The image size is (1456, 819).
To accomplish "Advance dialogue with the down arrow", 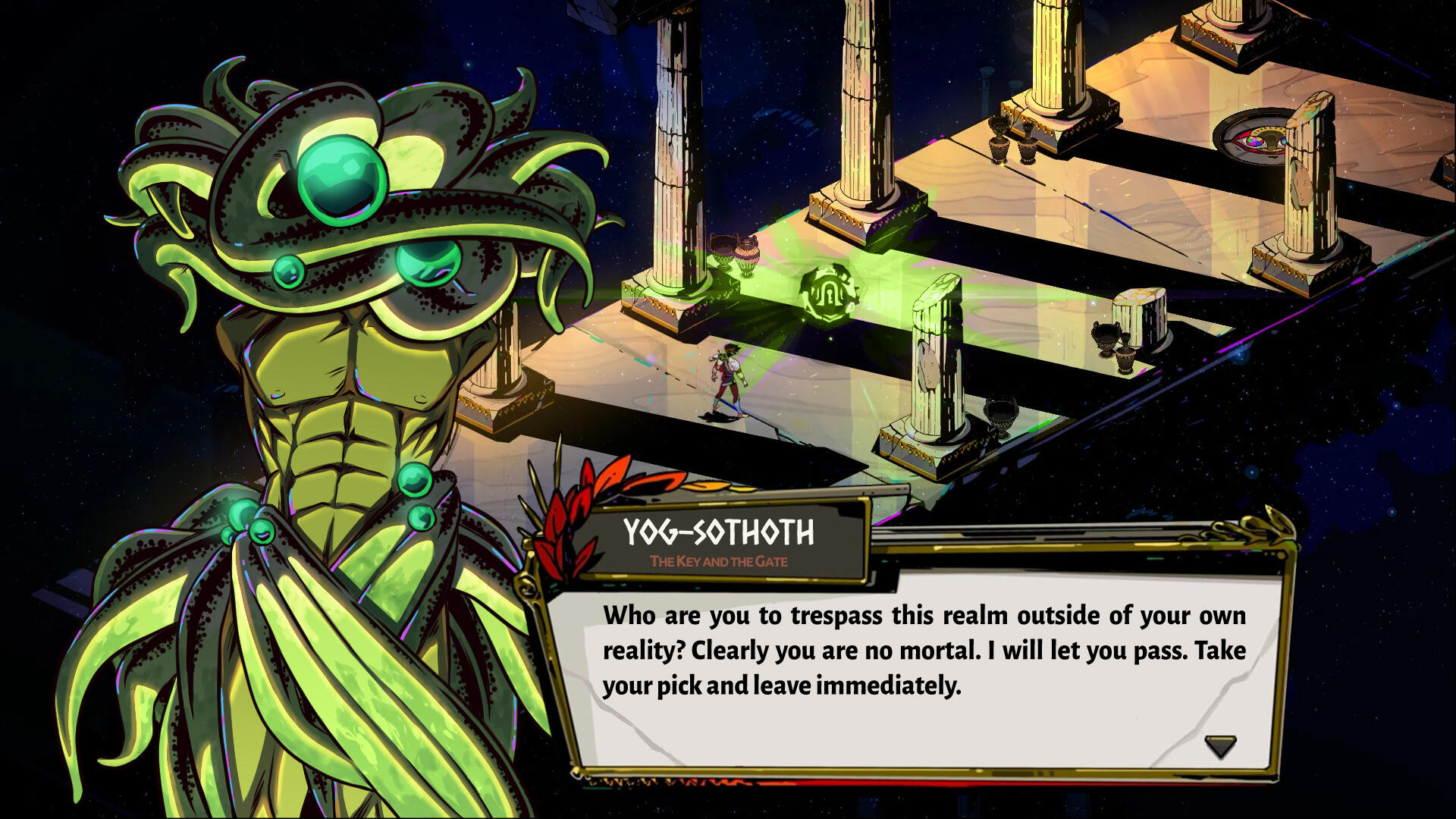I will click(1220, 746).
